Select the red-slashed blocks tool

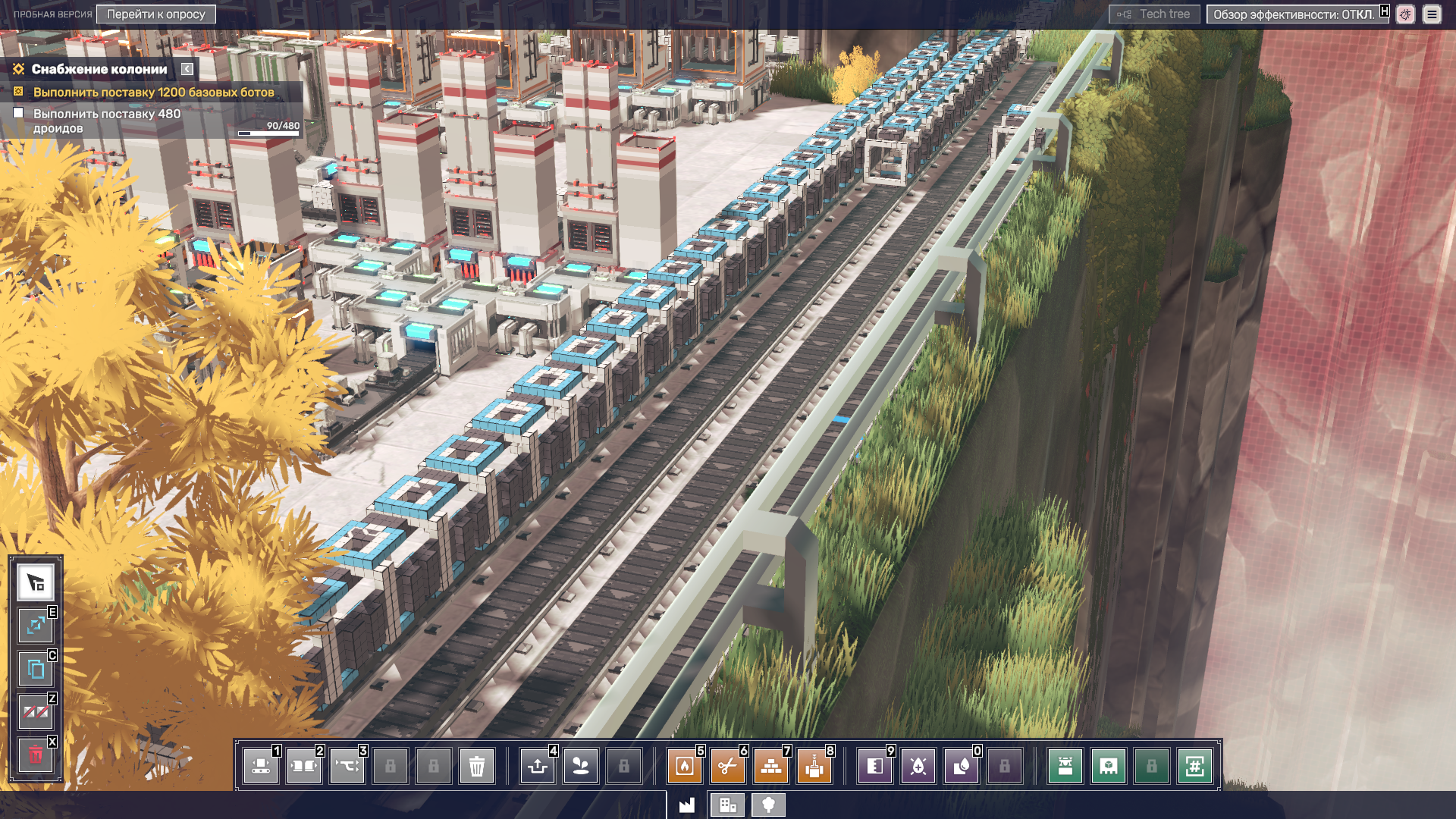click(x=36, y=712)
